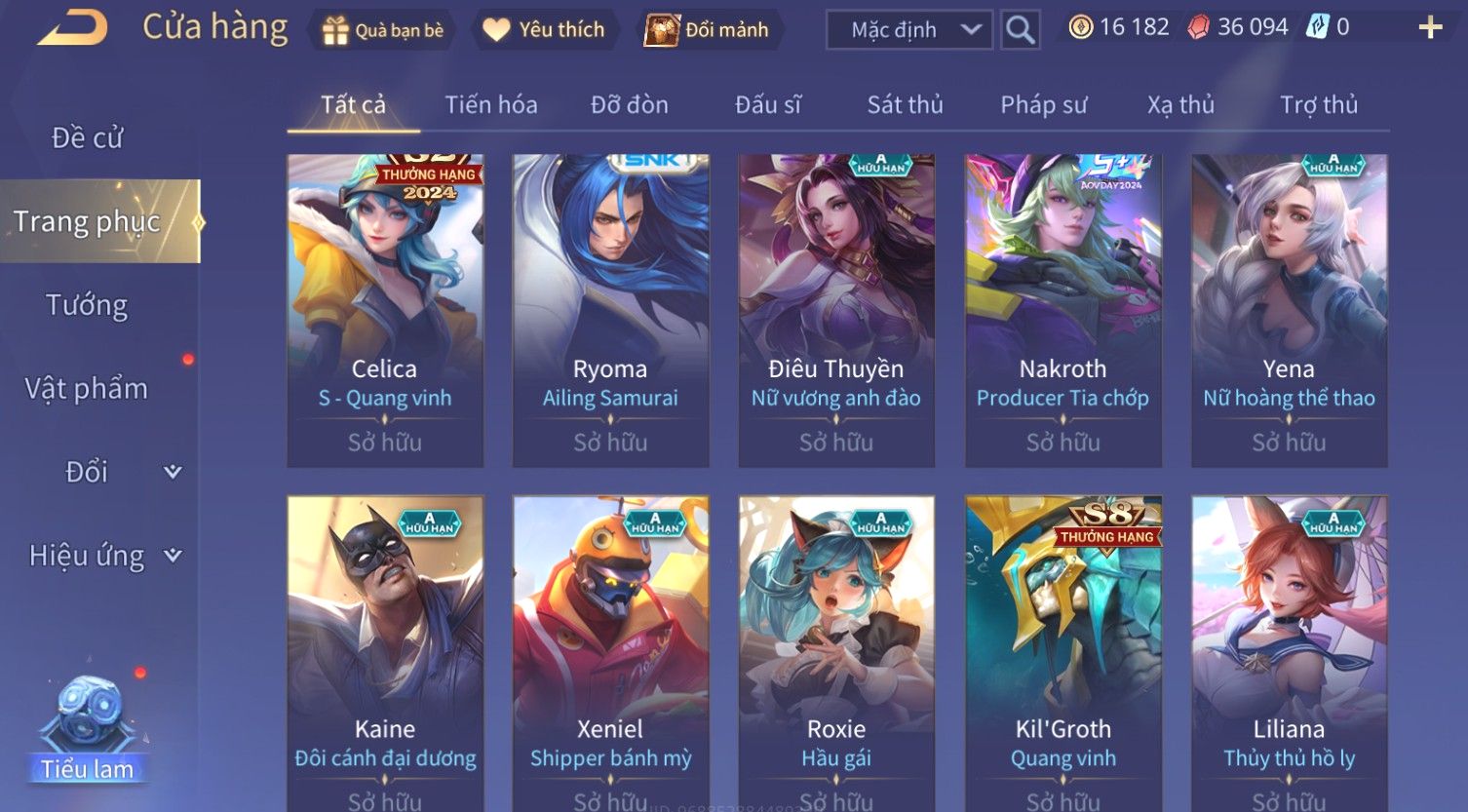
Task: Show the Pháp sư skins tab
Action: pyautogui.click(x=1043, y=104)
